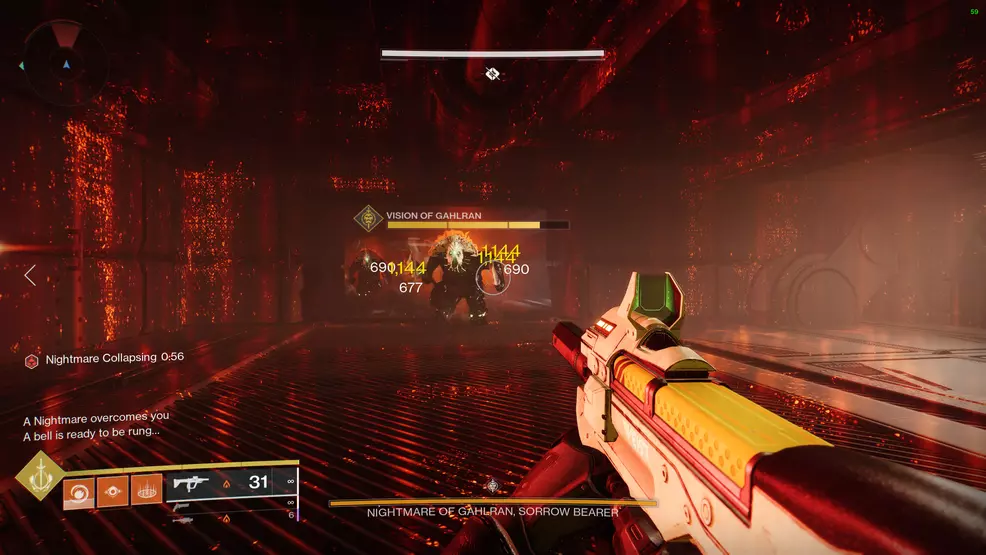Activate the swirling orb grenade ability

[79, 490]
